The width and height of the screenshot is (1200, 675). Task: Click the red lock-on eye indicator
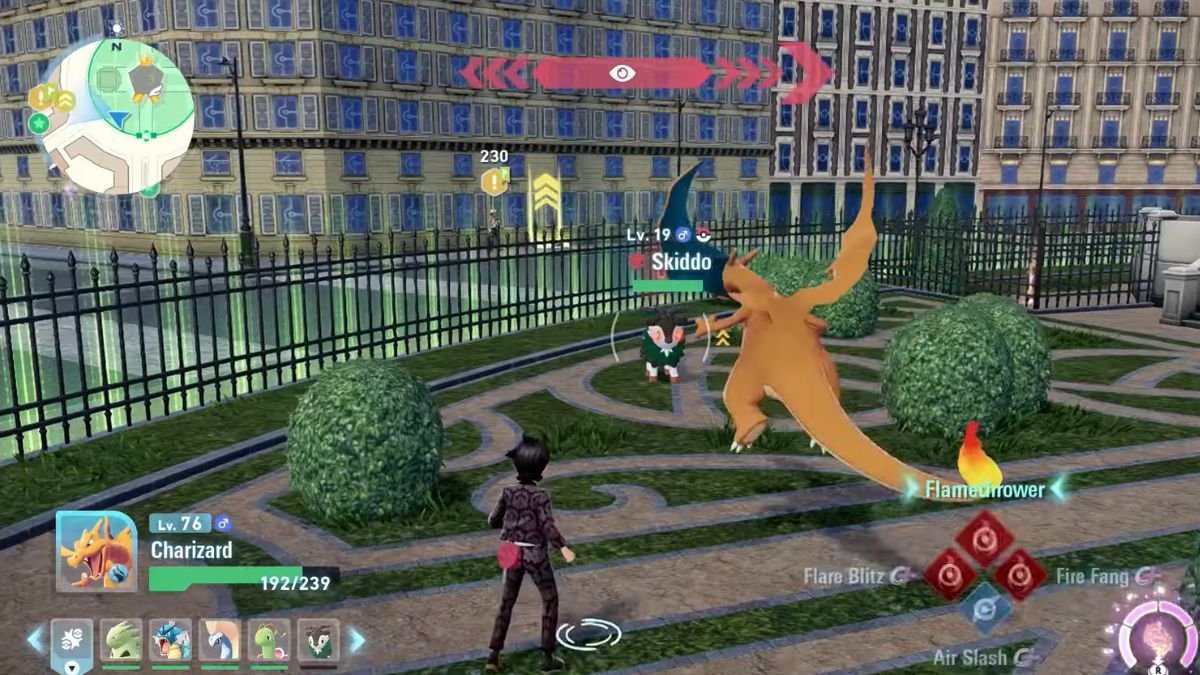(x=622, y=73)
